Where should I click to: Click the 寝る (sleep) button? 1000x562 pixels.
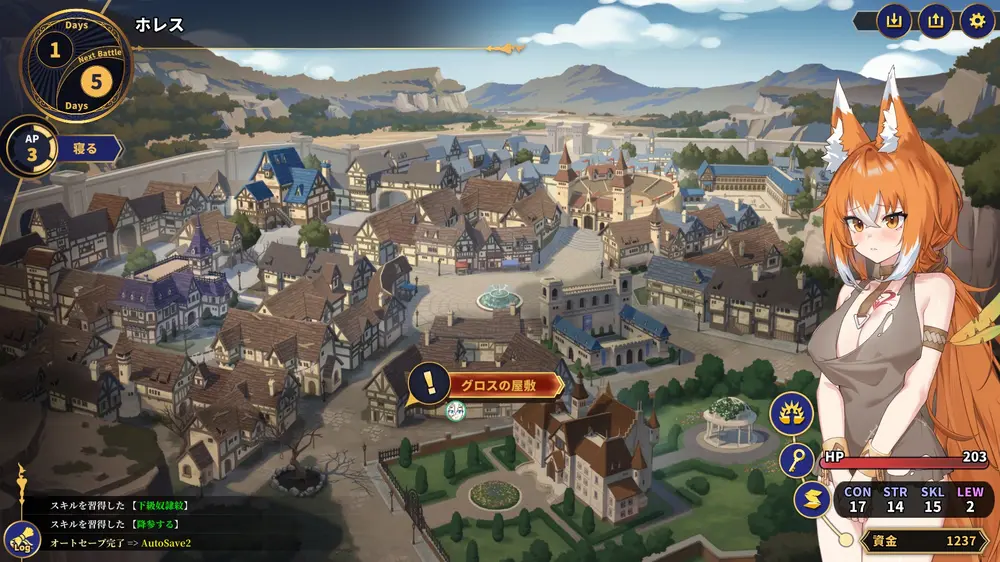click(87, 150)
